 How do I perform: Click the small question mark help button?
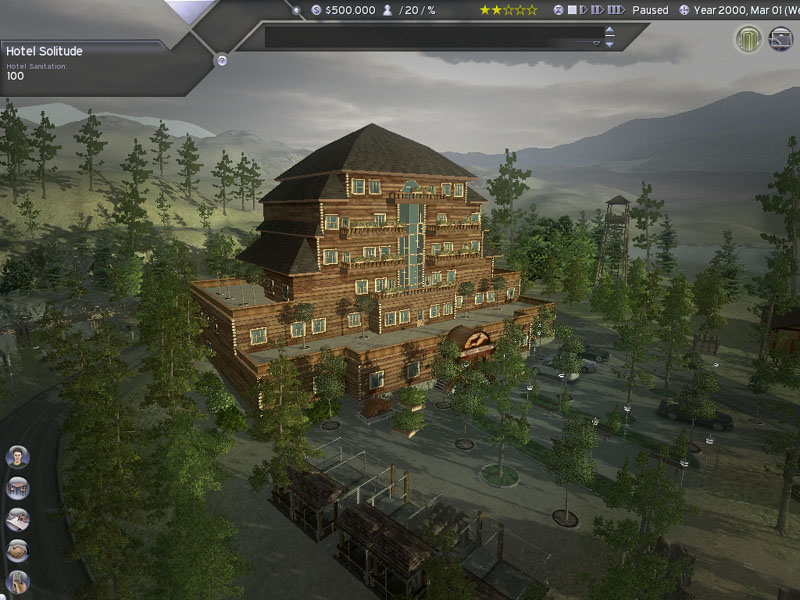tap(222, 60)
